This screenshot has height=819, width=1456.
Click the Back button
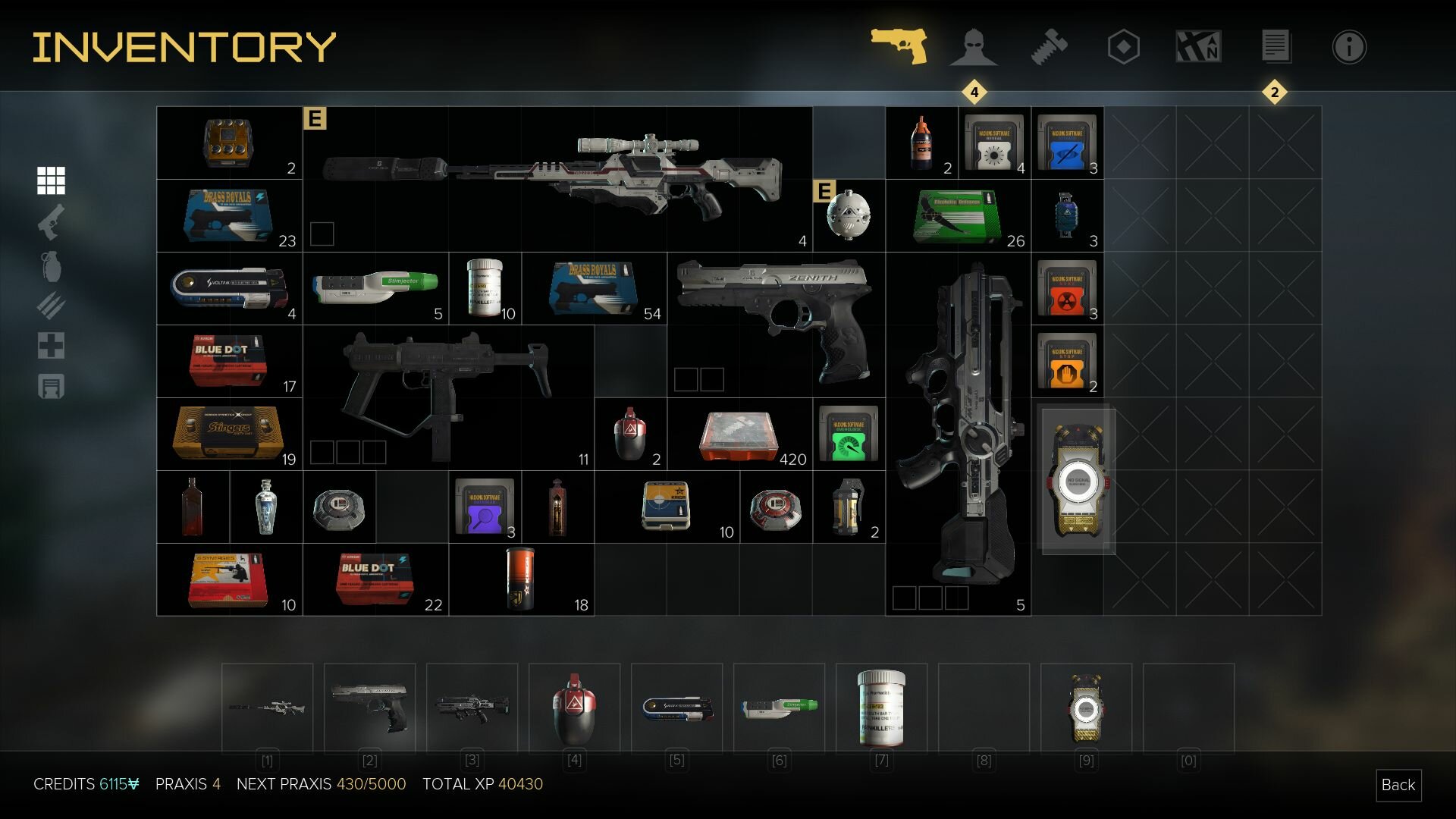1398,785
